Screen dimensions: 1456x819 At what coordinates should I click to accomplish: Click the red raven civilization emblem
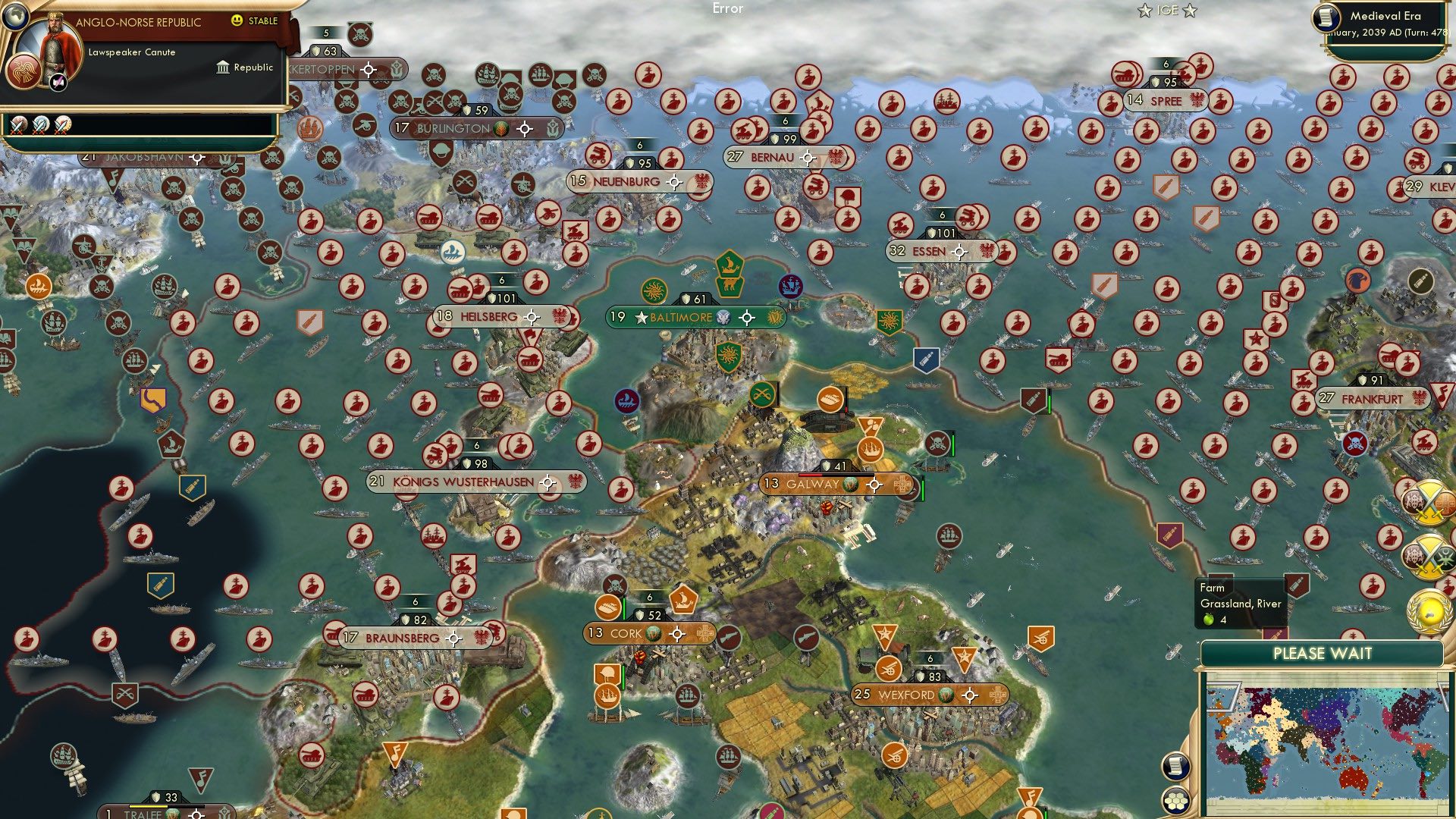[x=24, y=73]
